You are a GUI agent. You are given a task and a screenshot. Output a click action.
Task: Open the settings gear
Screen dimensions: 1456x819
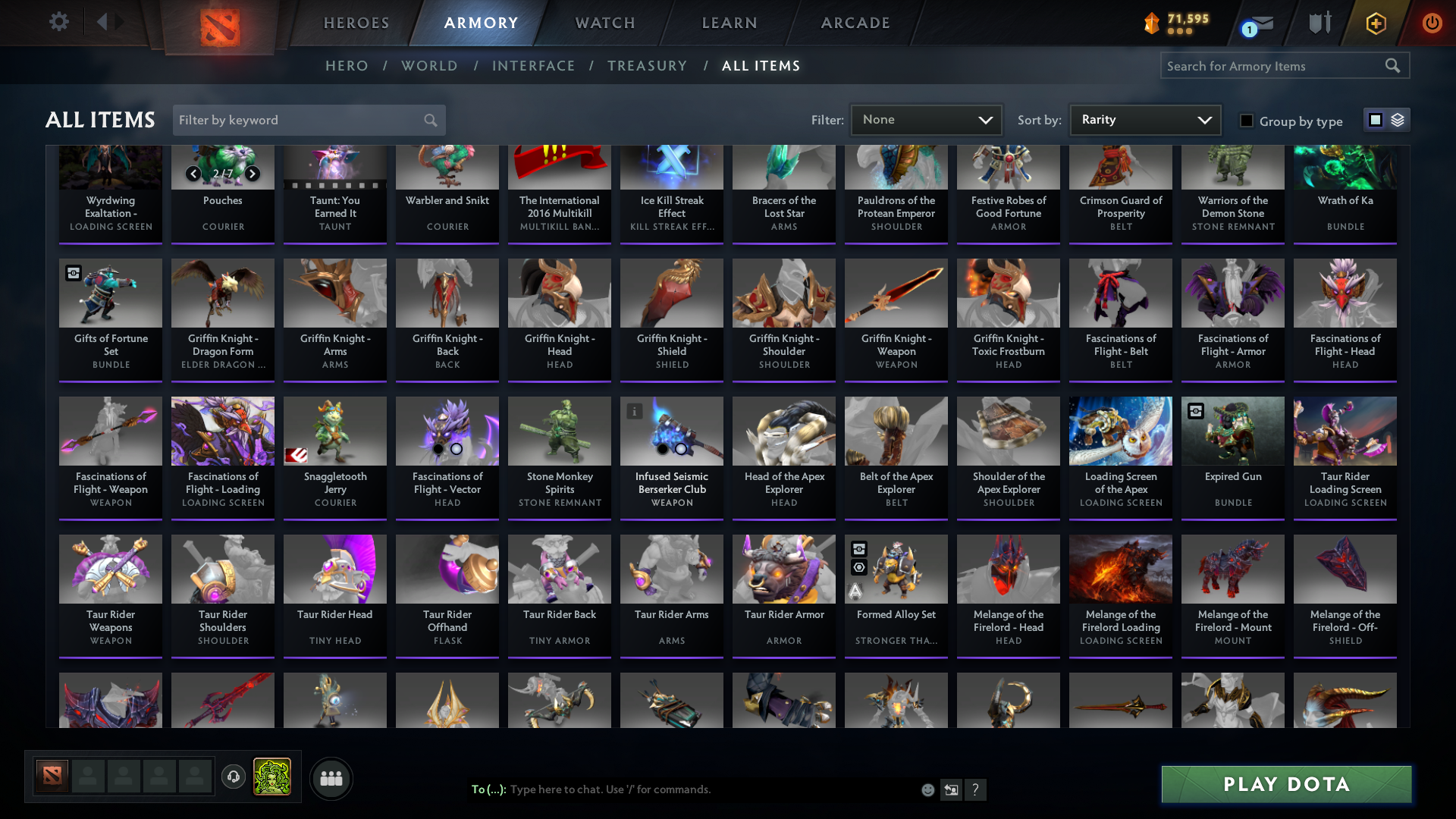tap(59, 21)
